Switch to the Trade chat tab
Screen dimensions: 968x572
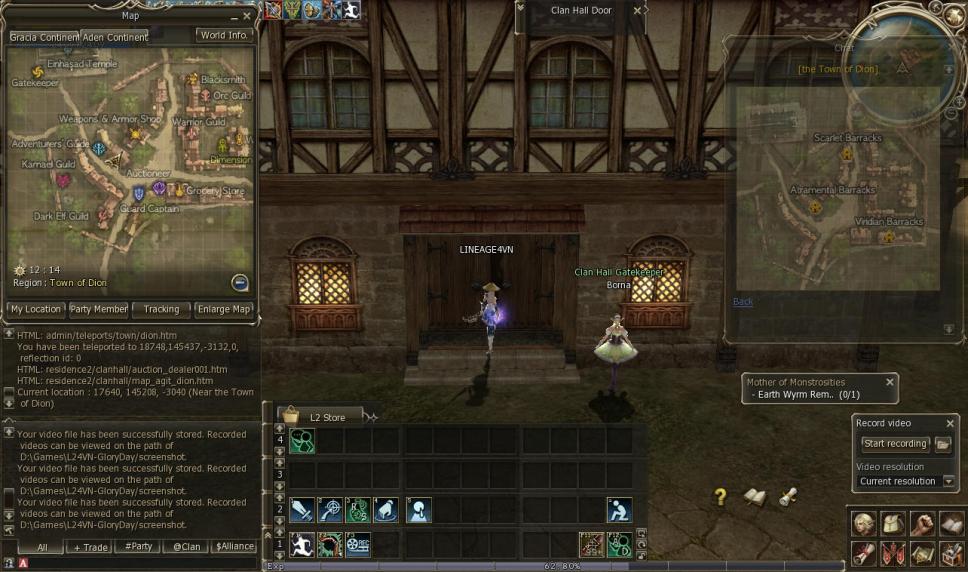click(89, 547)
